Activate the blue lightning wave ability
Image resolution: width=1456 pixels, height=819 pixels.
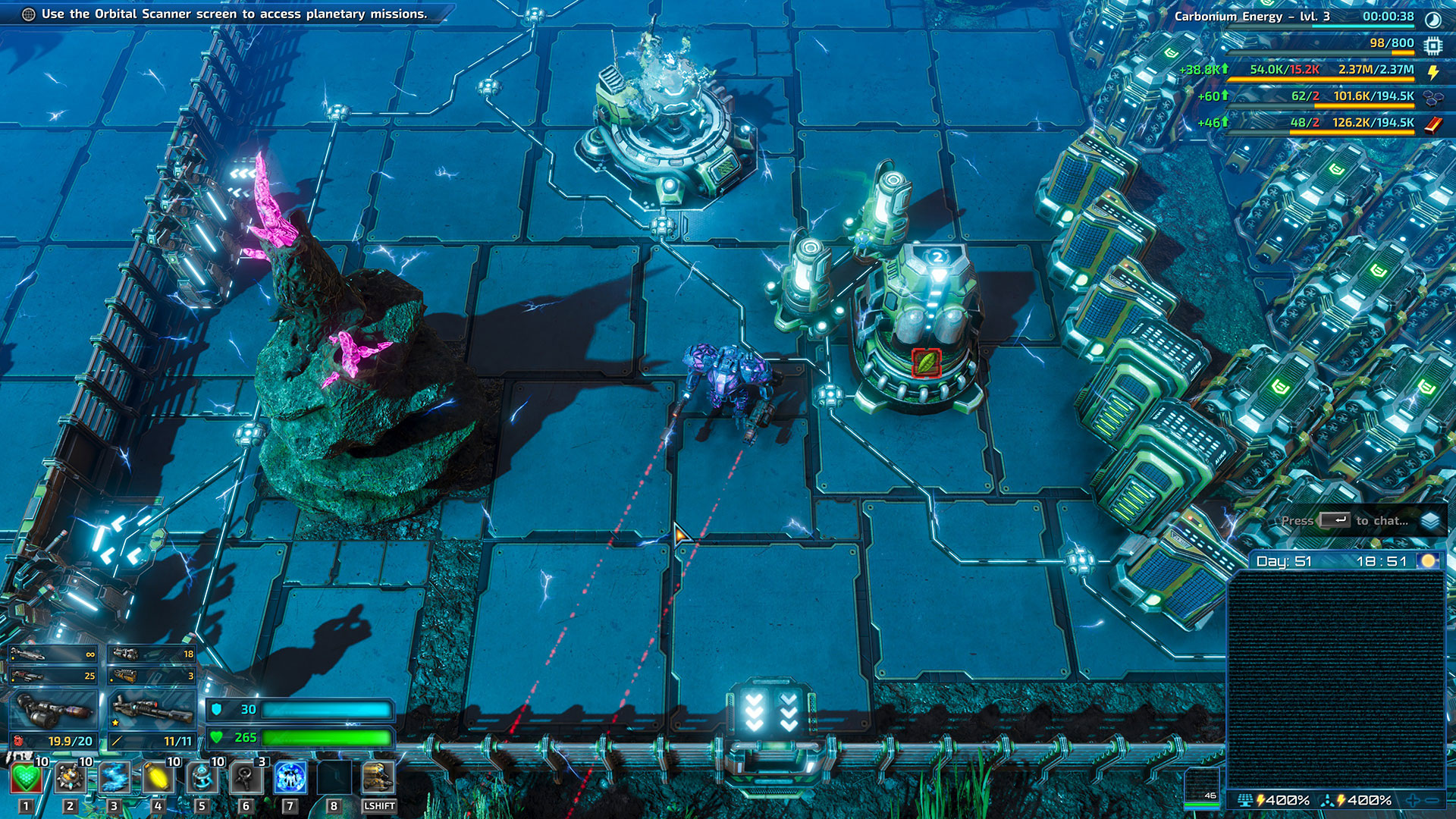coord(114,779)
